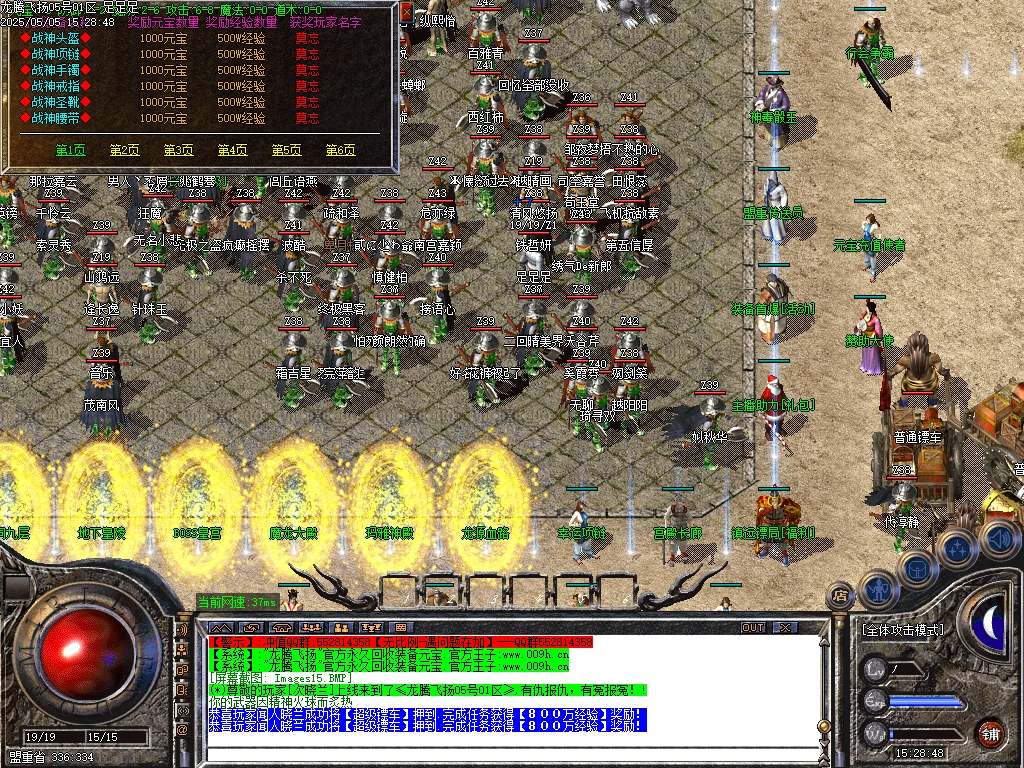Click the red 铺 stall button
1024x768 pixels.
pos(990,734)
